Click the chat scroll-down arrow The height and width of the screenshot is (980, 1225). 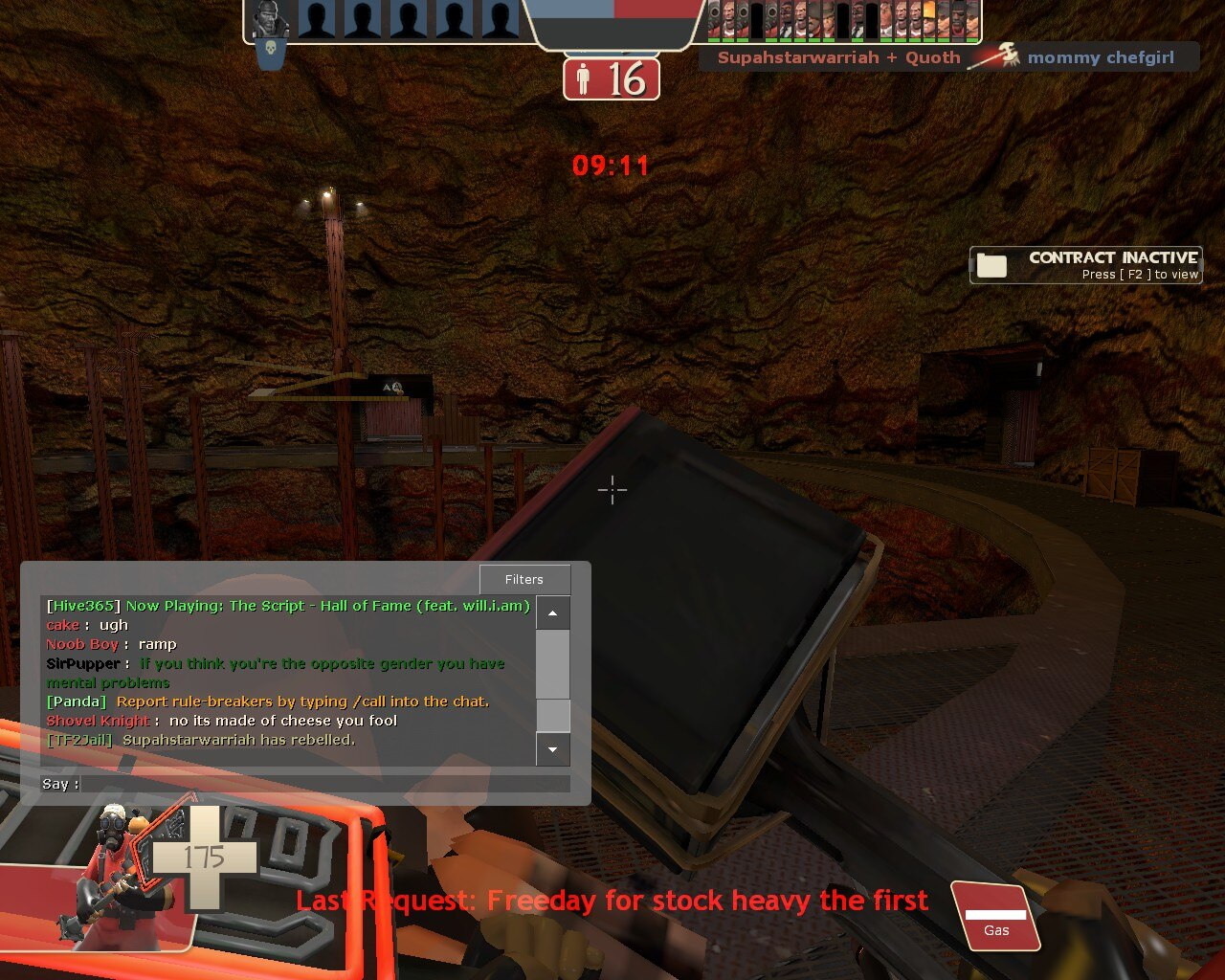553,750
